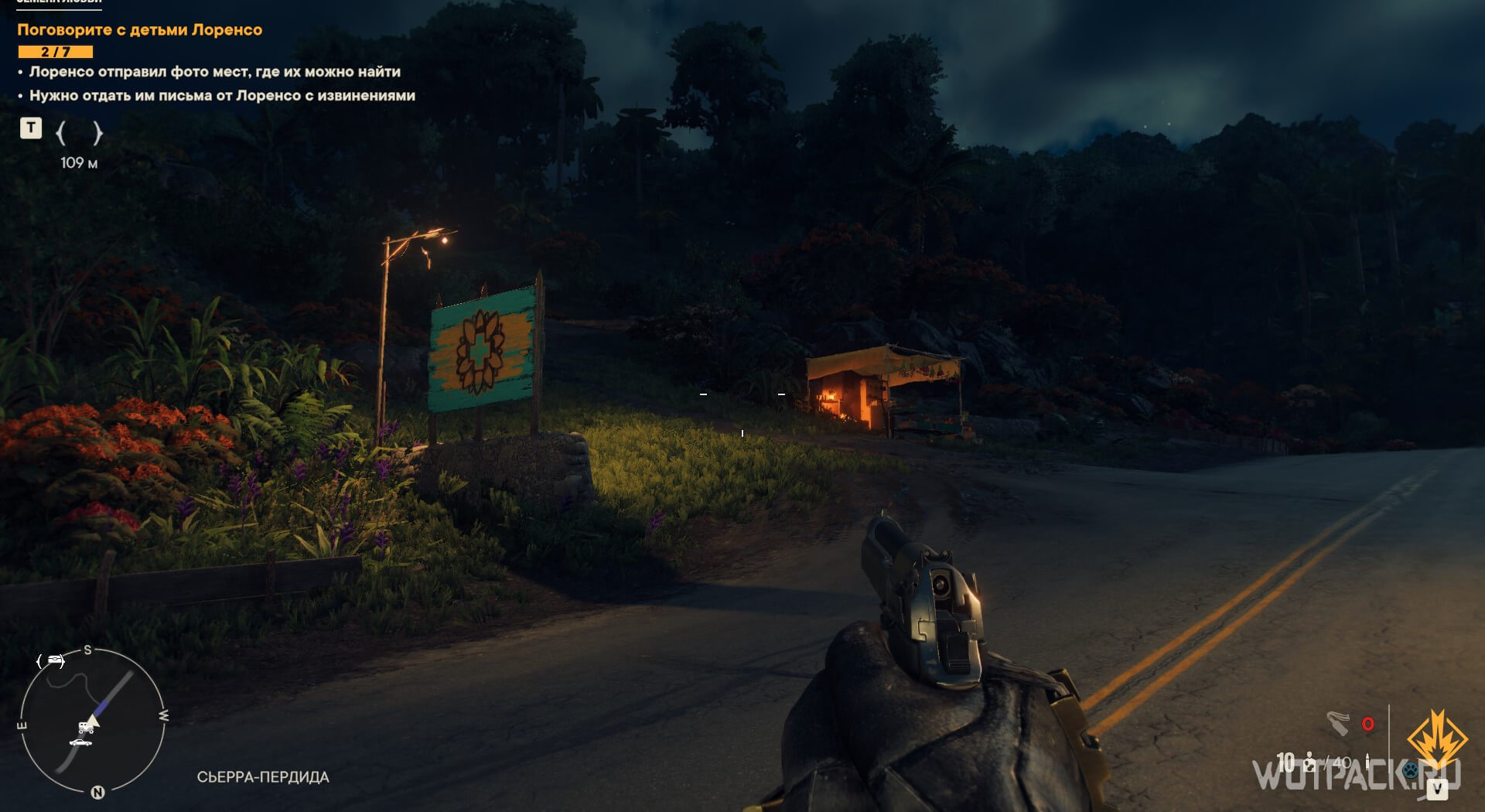This screenshot has height=812, width=1485.
Task: Click the N north indicator on the minimap
Action: pyautogui.click(x=97, y=792)
